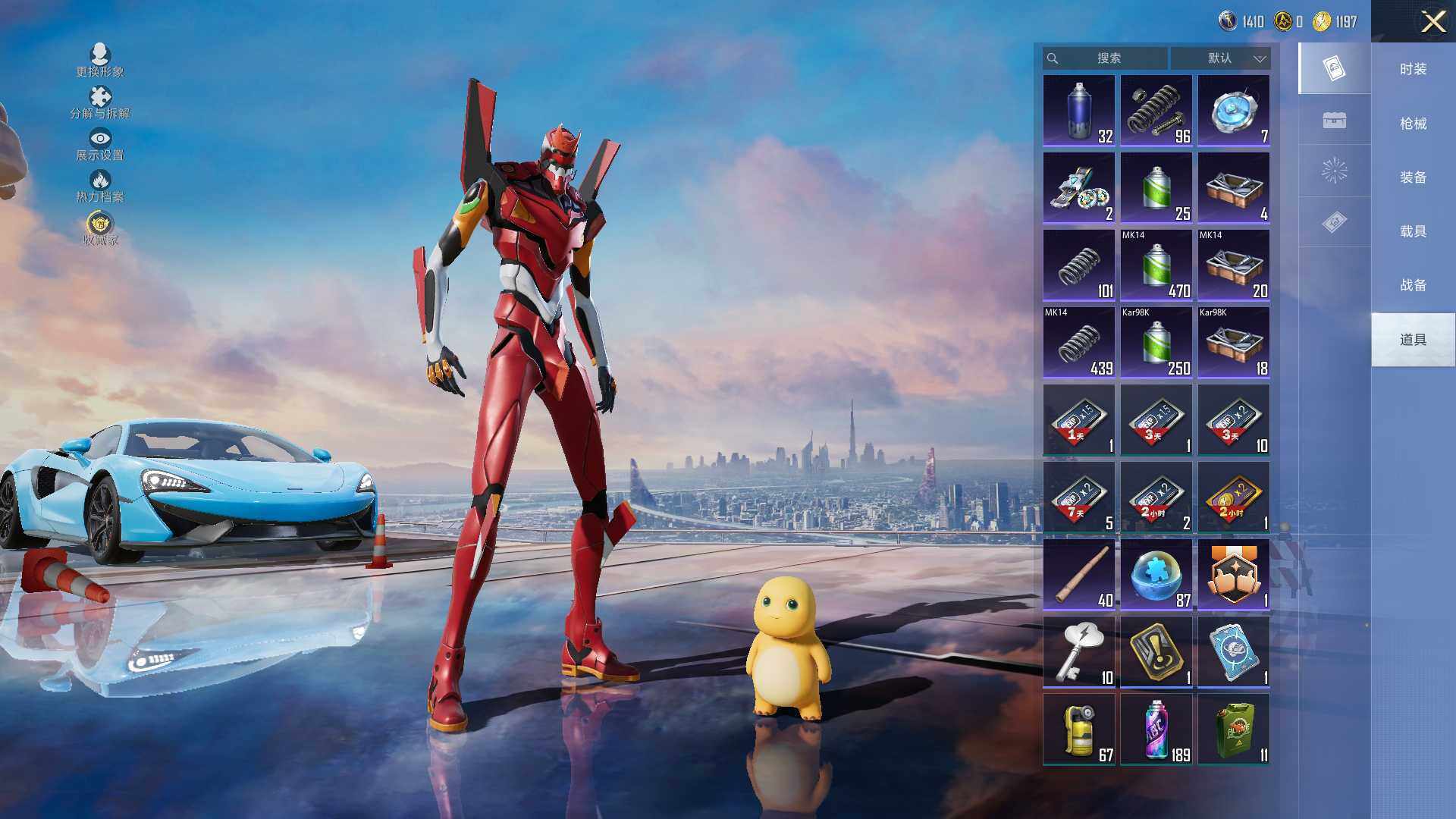
Task: Select the yellow gas canister item
Action: coord(1078,730)
